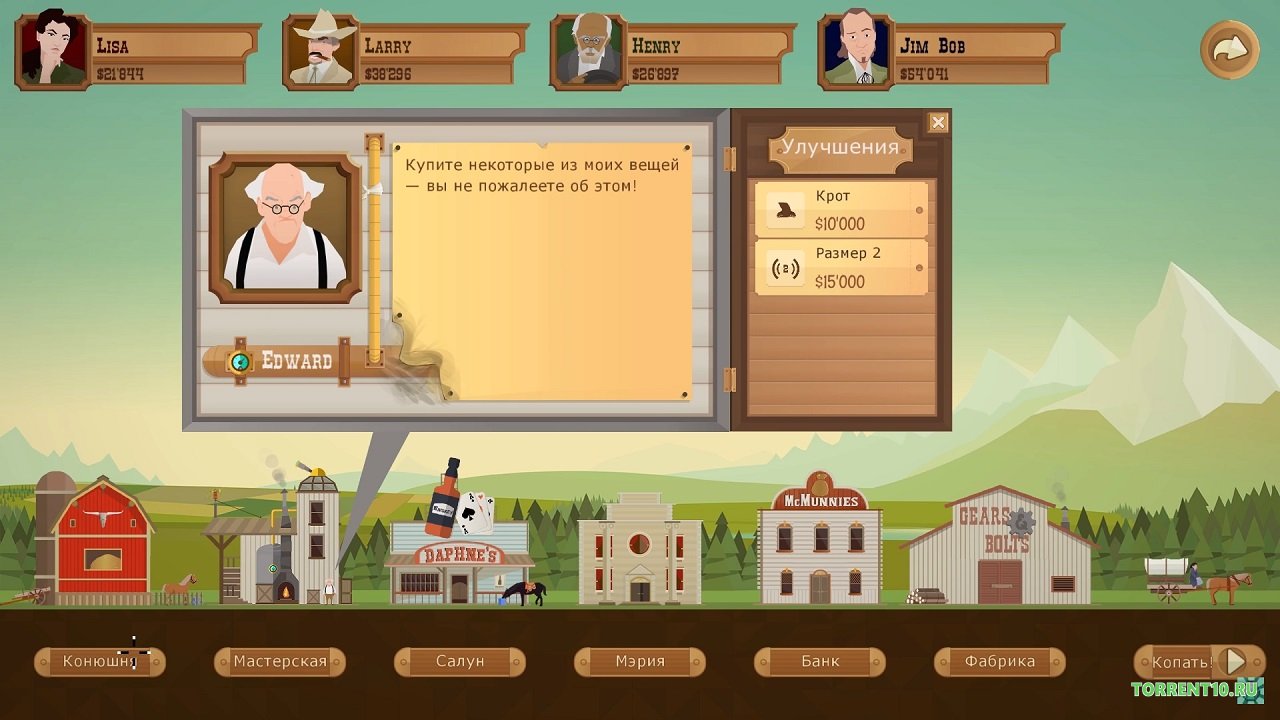Close the upgrades shop panel
The height and width of the screenshot is (720, 1280).
point(937,122)
